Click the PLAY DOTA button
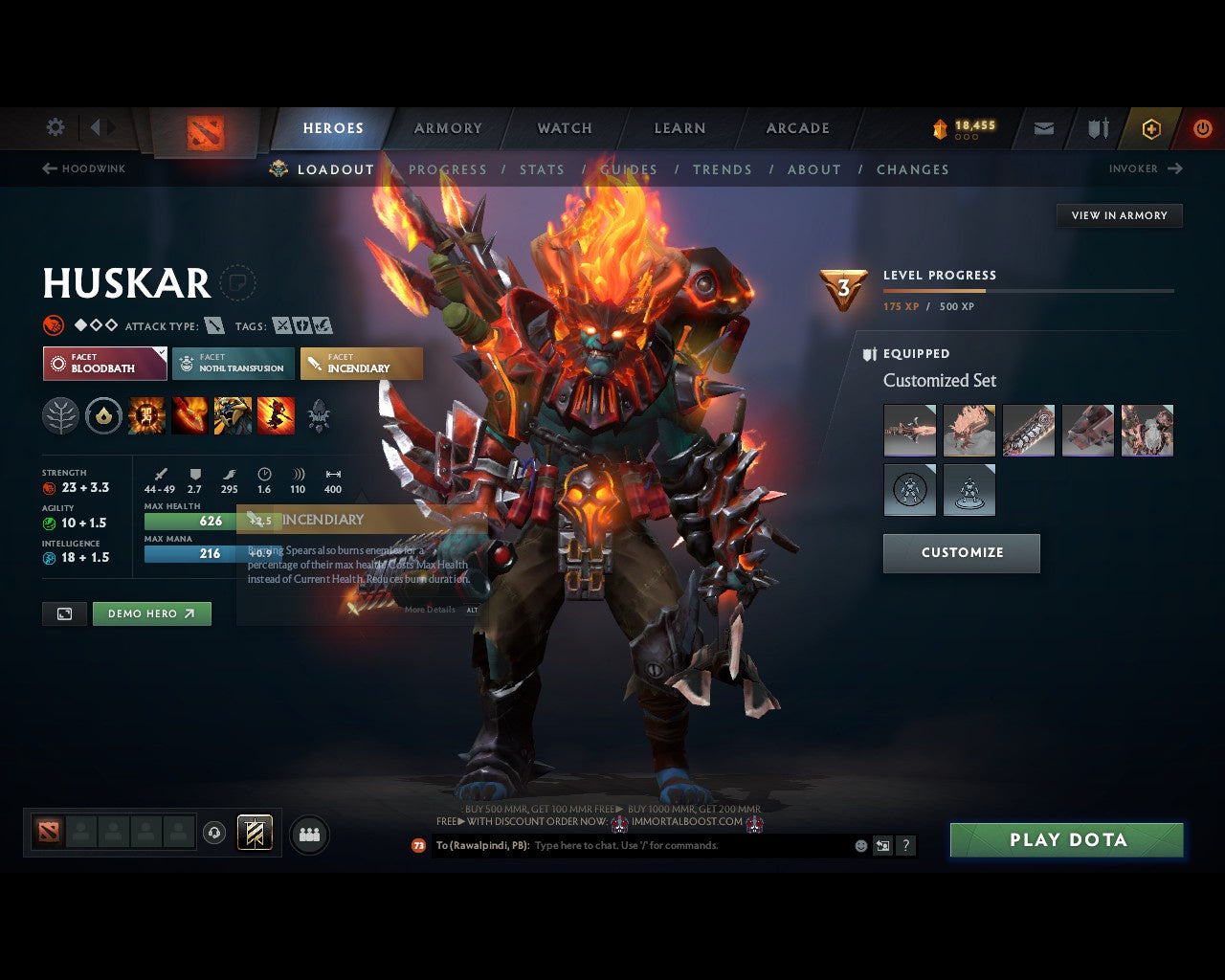Image resolution: width=1225 pixels, height=980 pixels. click(1067, 839)
